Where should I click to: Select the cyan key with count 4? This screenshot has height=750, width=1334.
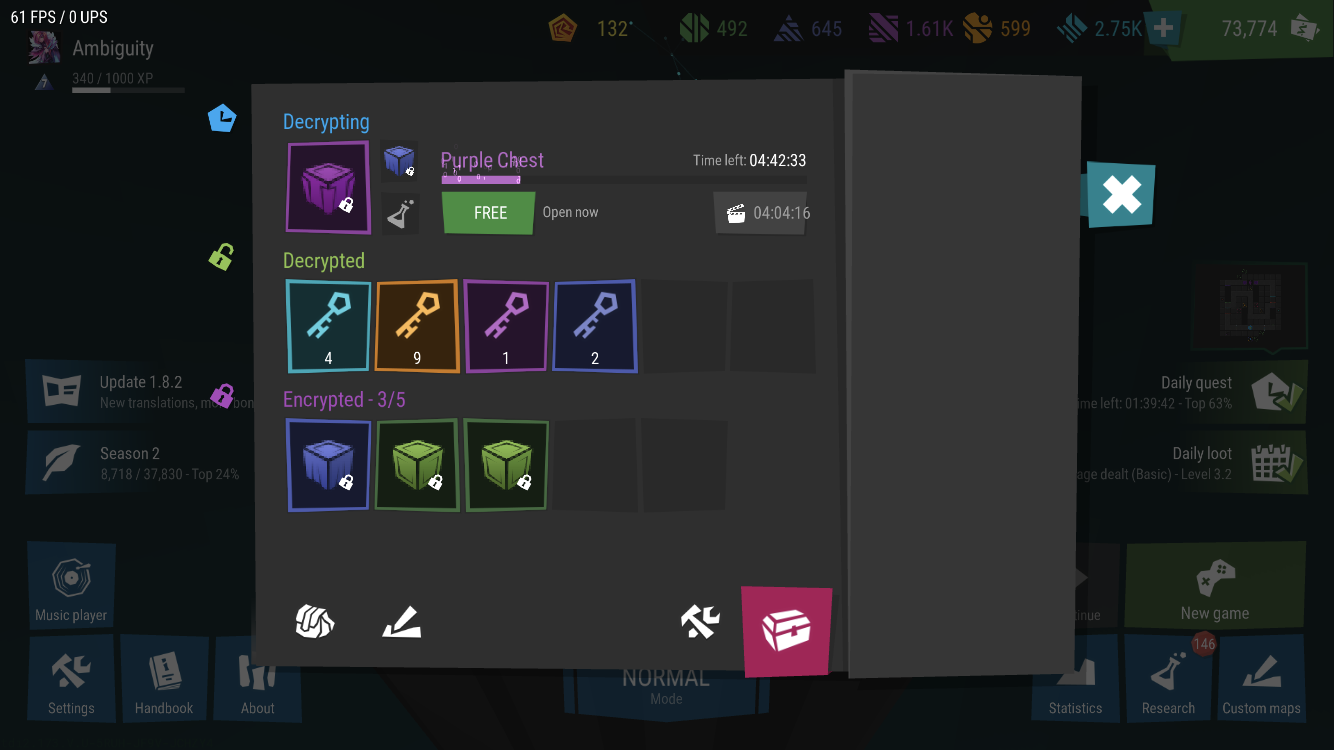click(x=328, y=326)
